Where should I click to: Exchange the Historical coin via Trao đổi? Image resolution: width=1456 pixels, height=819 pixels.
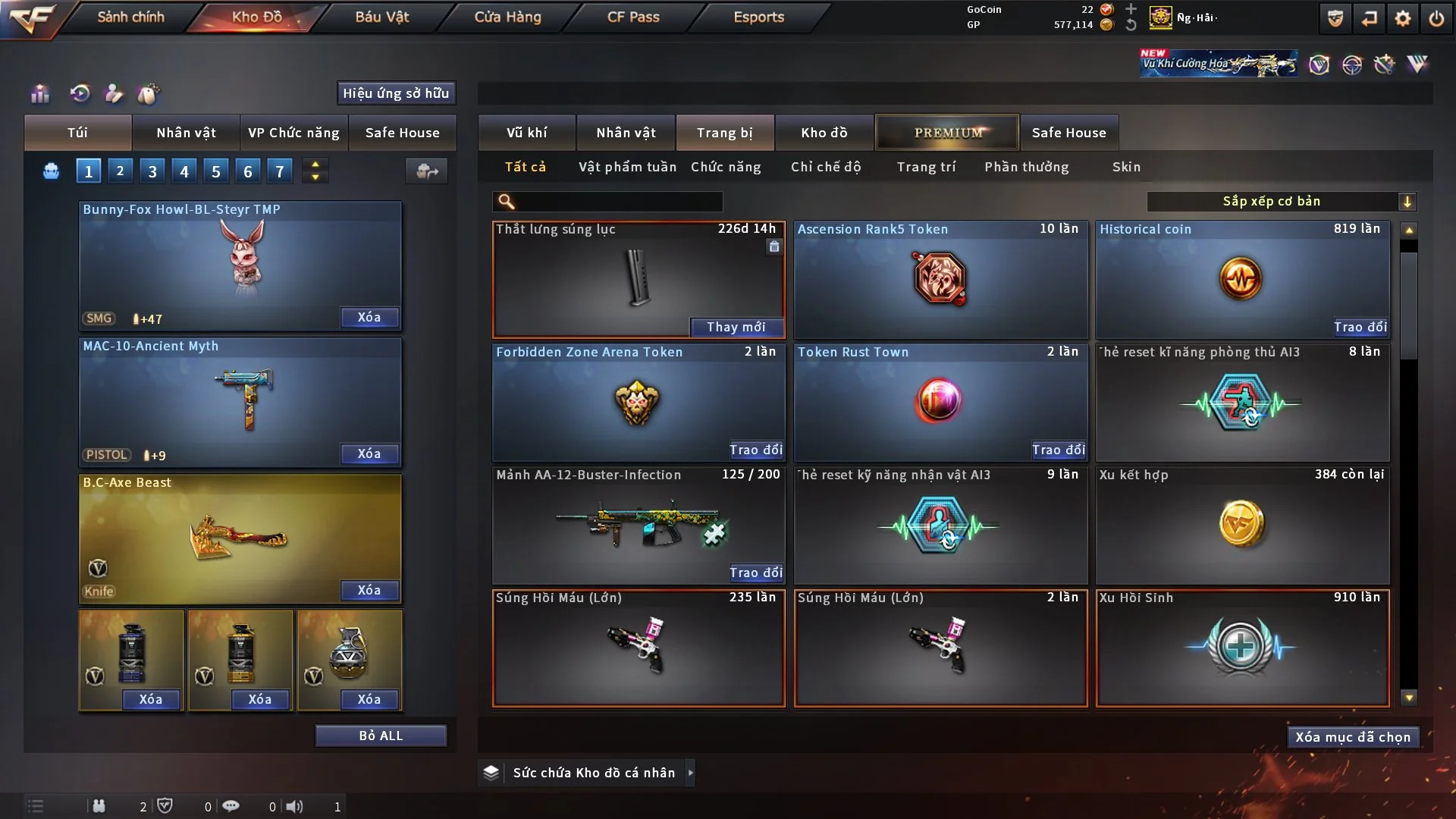1360,327
